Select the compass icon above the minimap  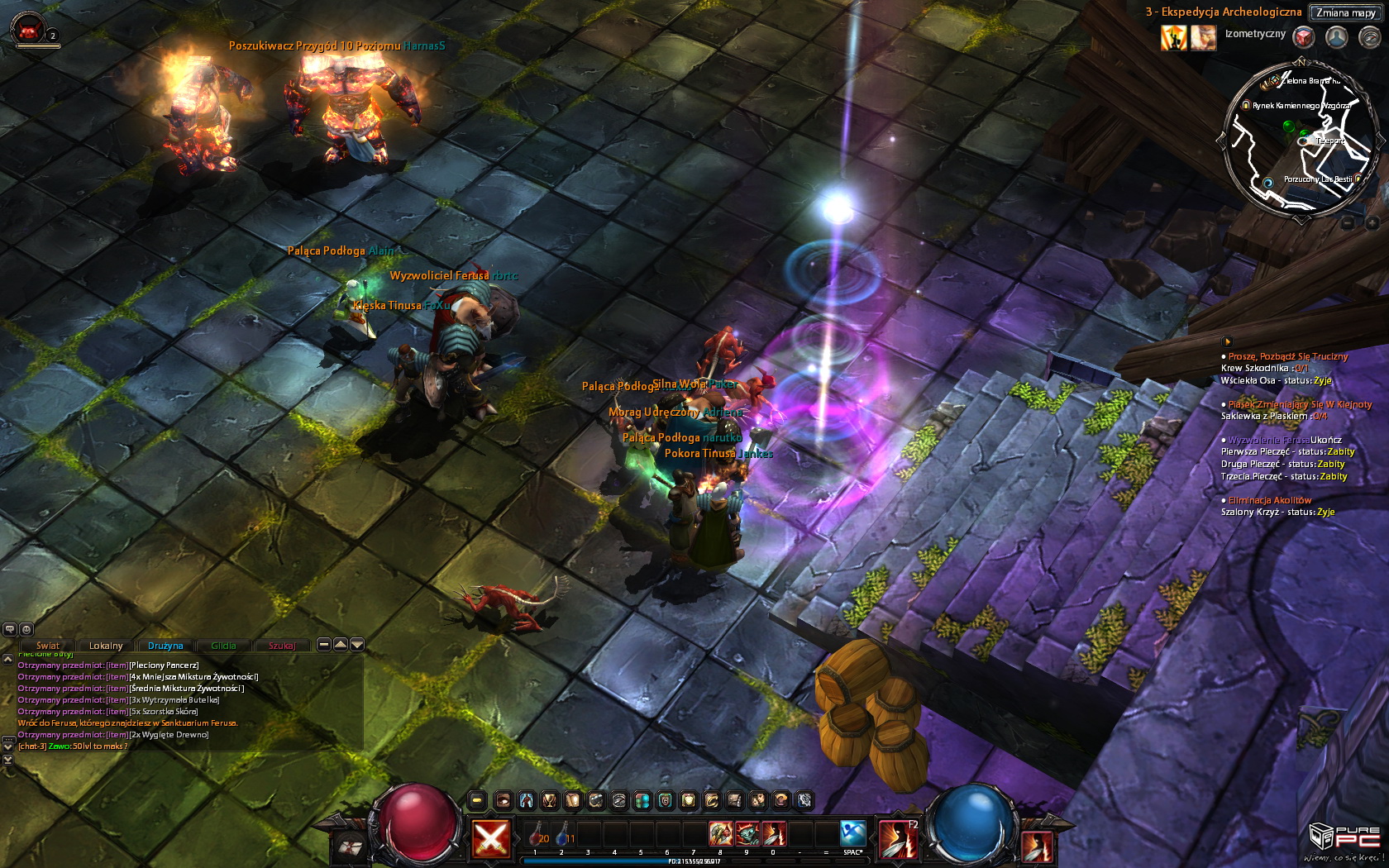[x=1369, y=37]
